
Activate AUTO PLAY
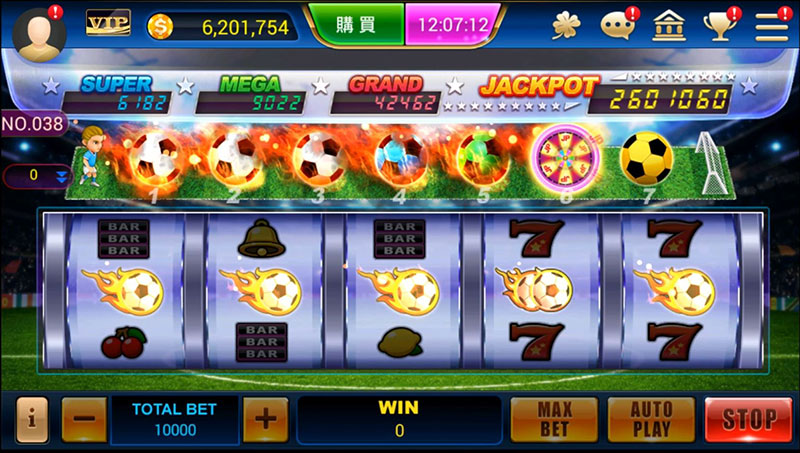pos(650,419)
